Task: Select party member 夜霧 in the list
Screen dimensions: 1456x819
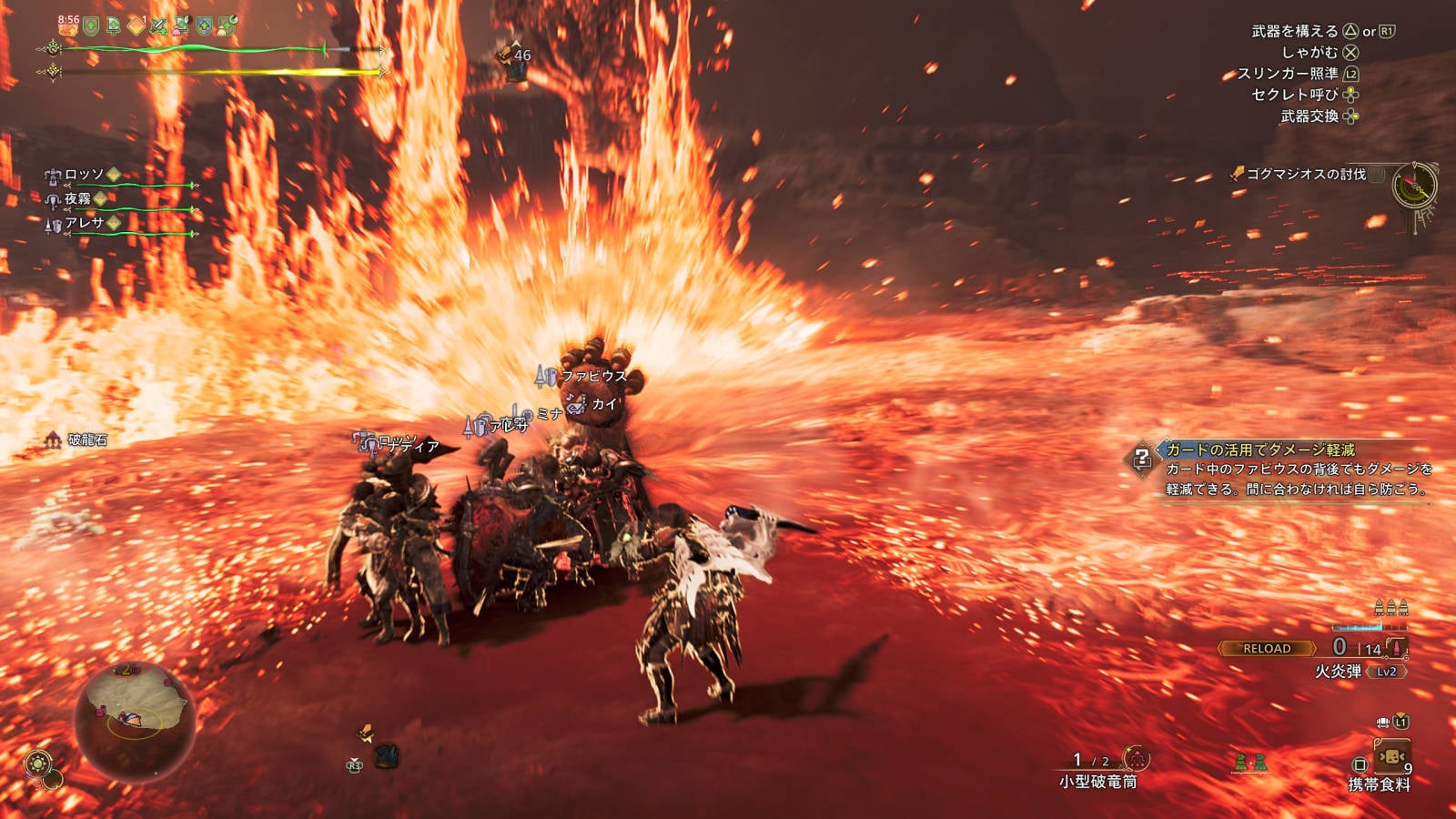Action: click(x=77, y=198)
